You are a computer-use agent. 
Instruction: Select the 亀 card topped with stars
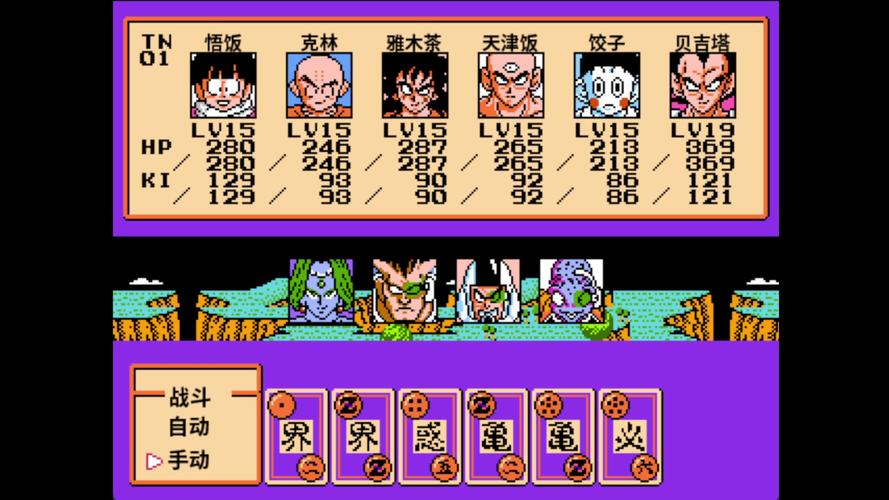coord(561,436)
